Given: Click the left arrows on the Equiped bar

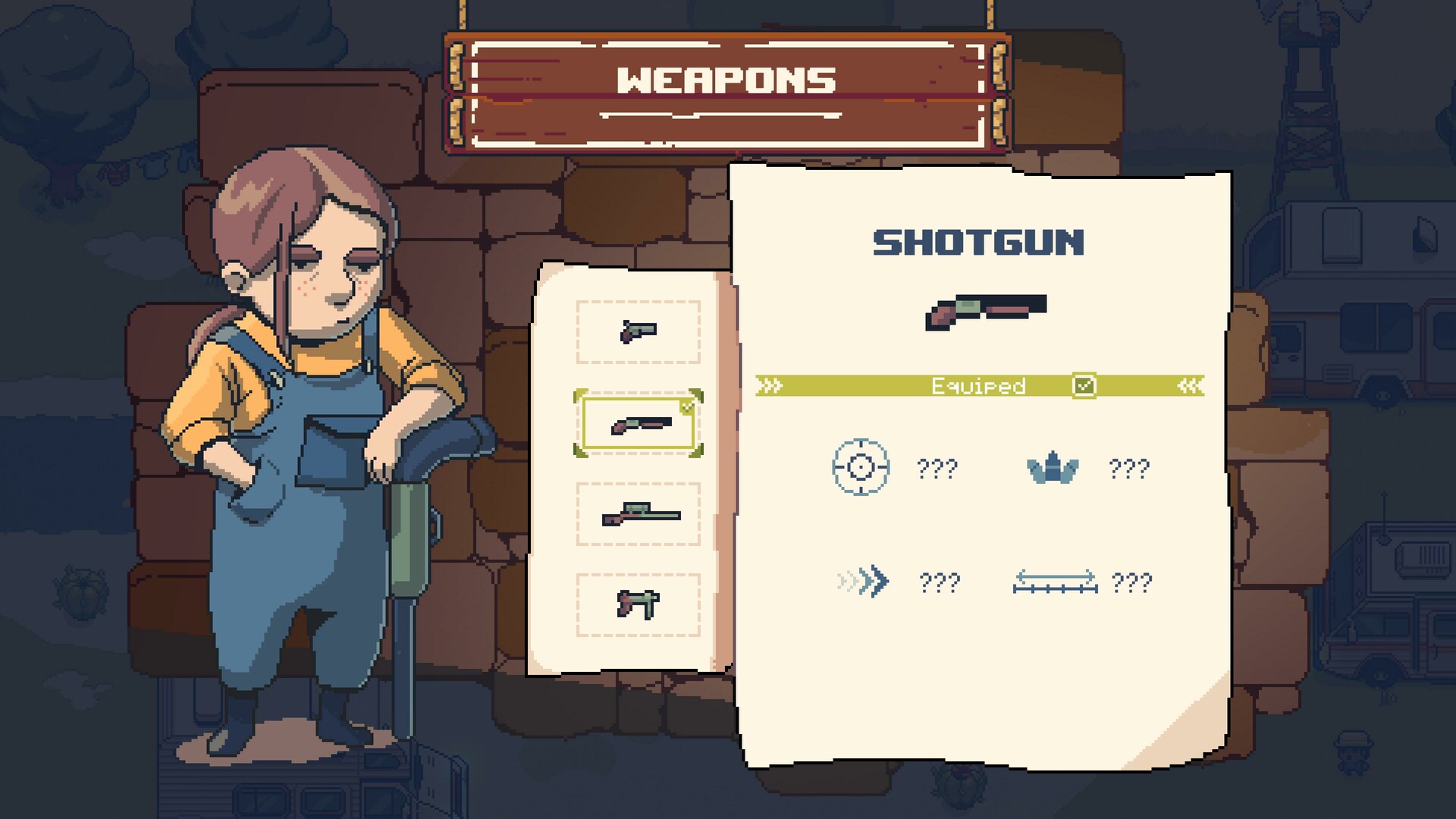Looking at the screenshot, I should coord(770,385).
